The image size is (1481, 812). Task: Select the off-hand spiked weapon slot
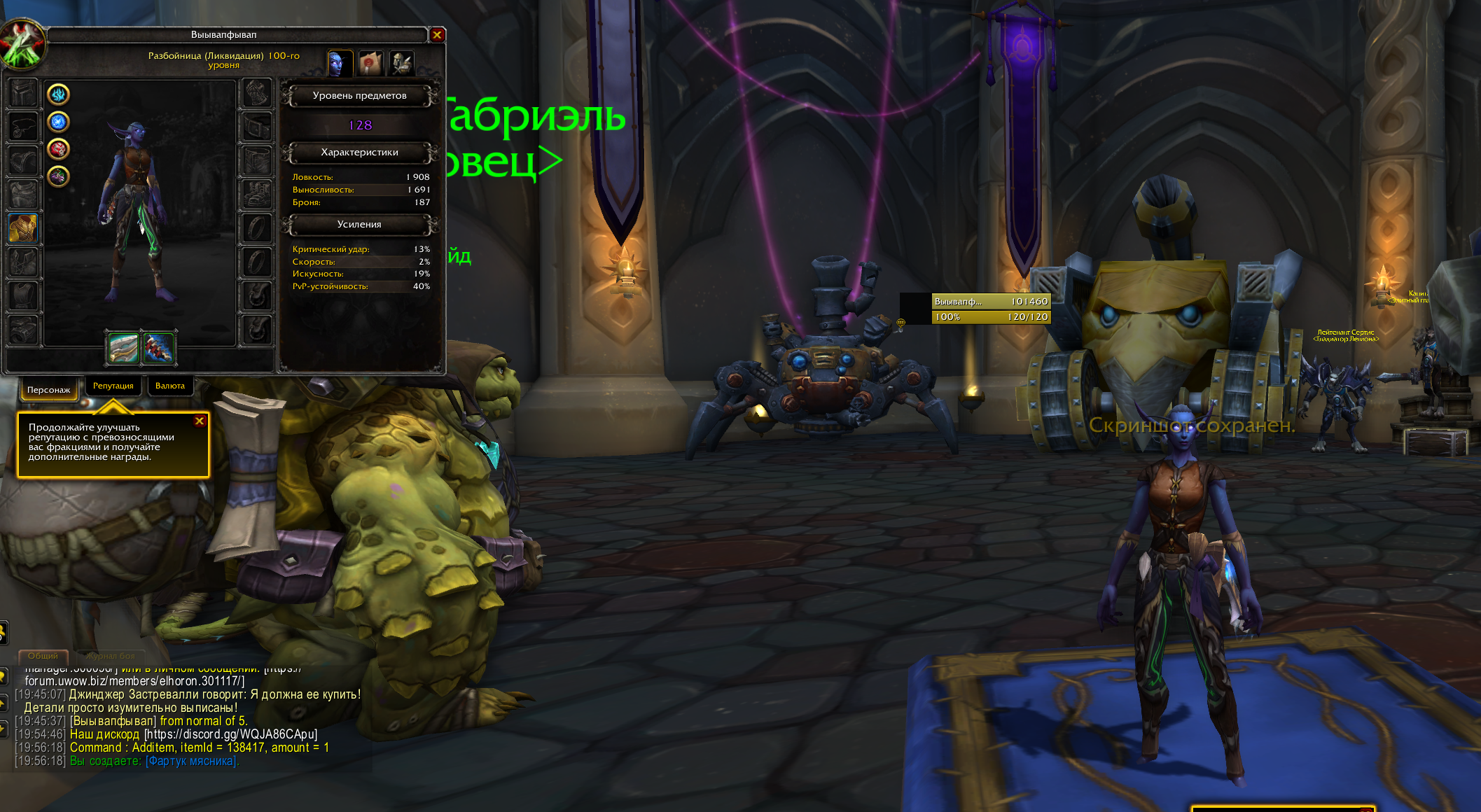(159, 348)
